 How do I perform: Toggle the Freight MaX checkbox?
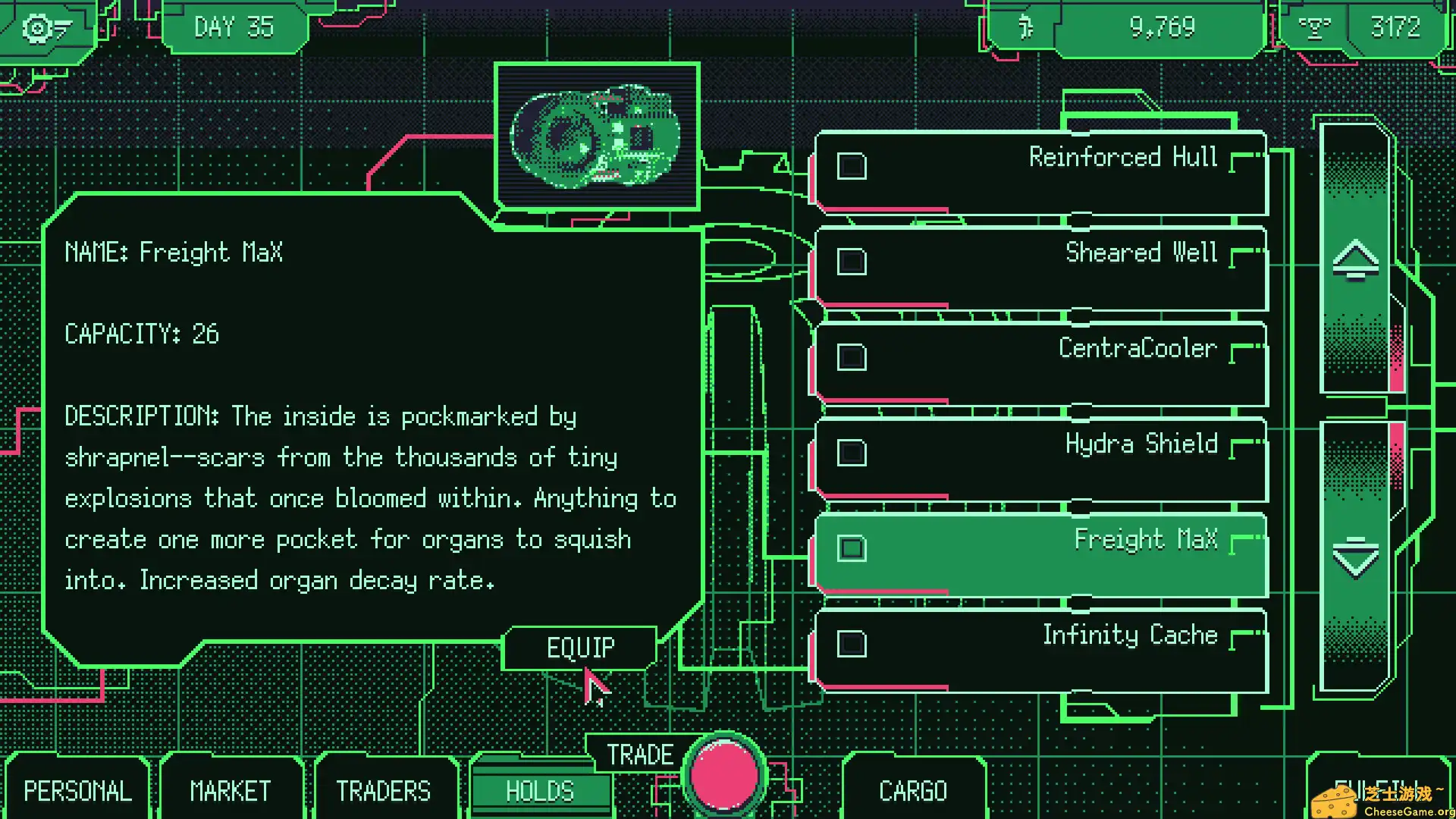tap(851, 550)
